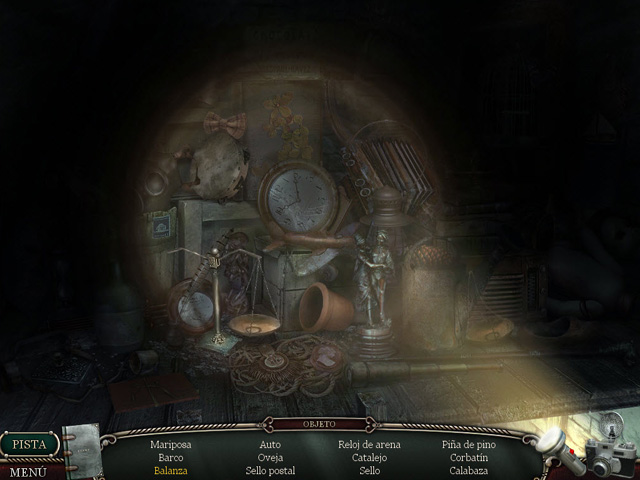This screenshot has height=480, width=640.
Task: Choose the Oveja list entry
Action: coord(269,457)
